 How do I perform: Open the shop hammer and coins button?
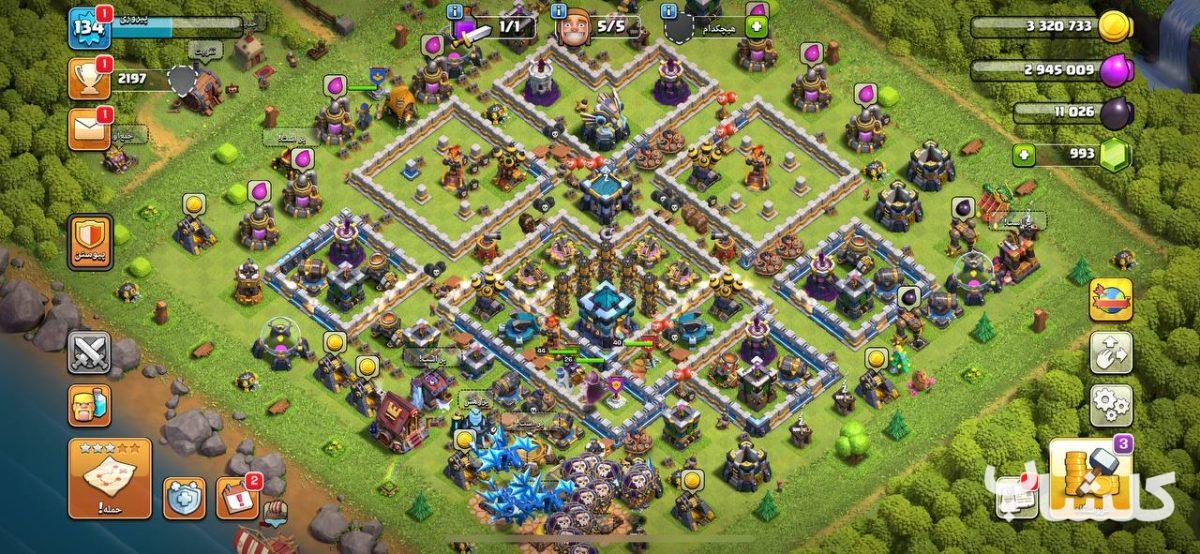coord(1090,478)
